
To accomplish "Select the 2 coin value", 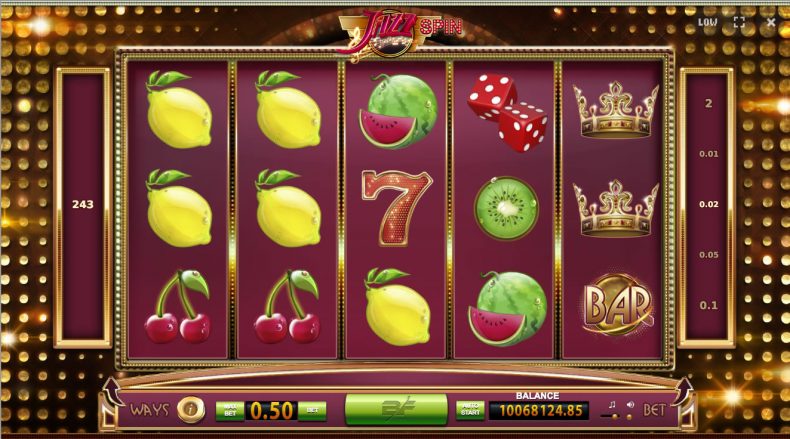I will click(708, 103).
